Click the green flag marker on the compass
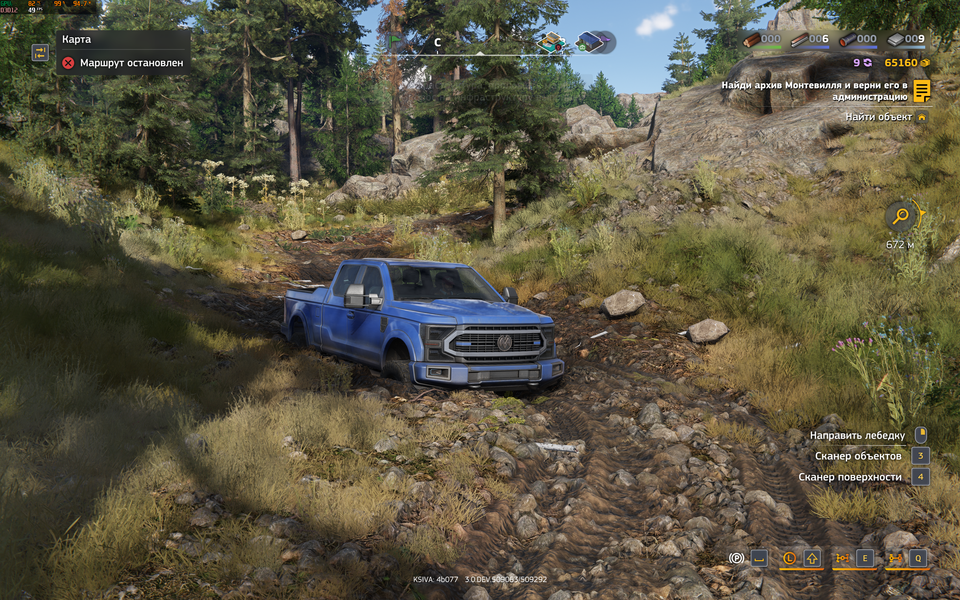This screenshot has height=600, width=960. [395, 42]
